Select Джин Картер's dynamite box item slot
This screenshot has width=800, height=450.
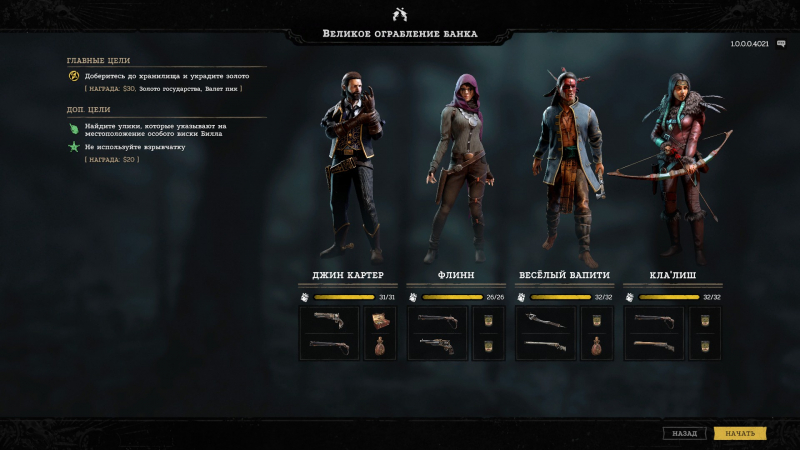(379, 320)
